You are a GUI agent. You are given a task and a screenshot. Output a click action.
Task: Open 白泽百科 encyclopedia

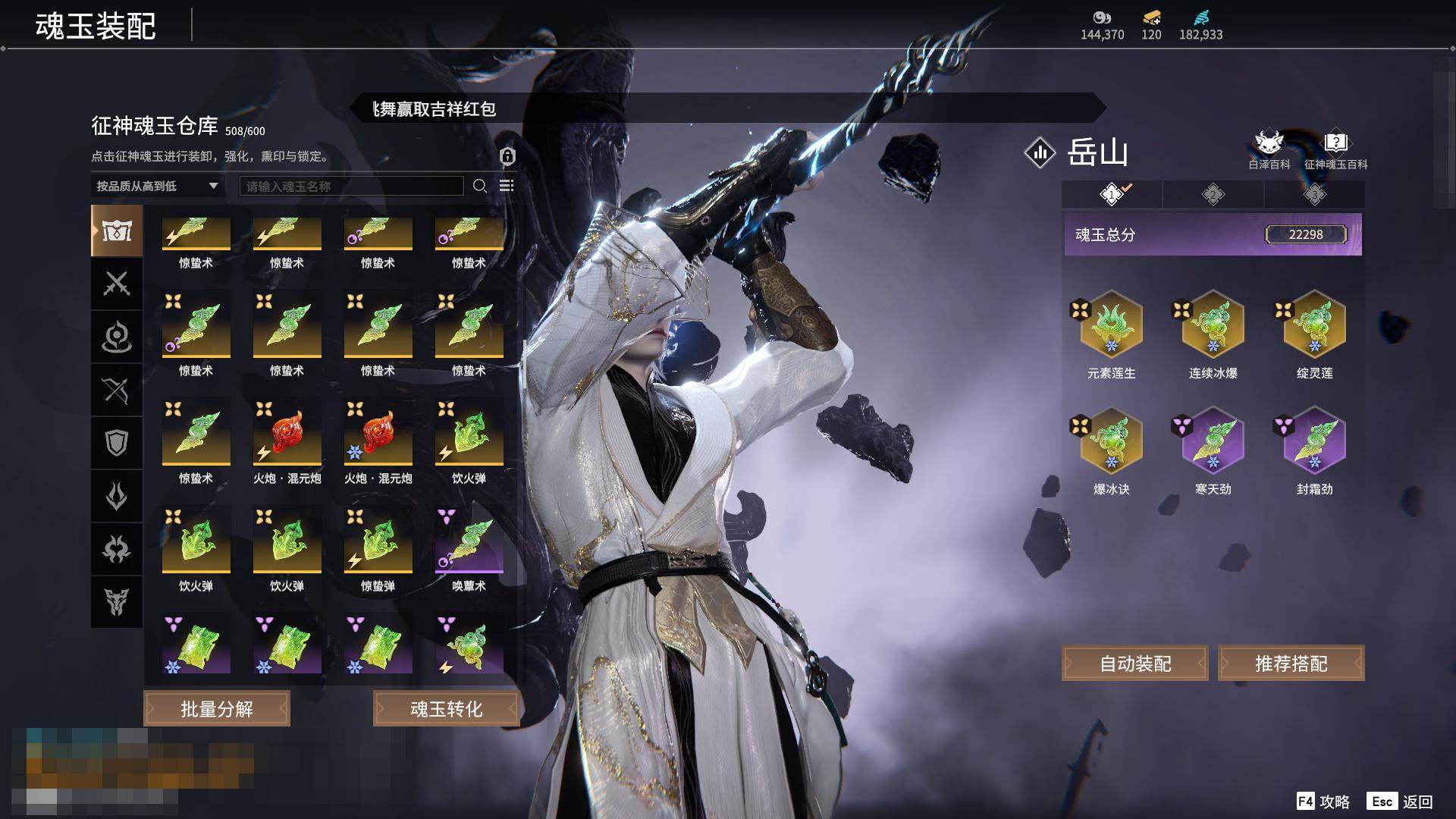(x=1269, y=149)
